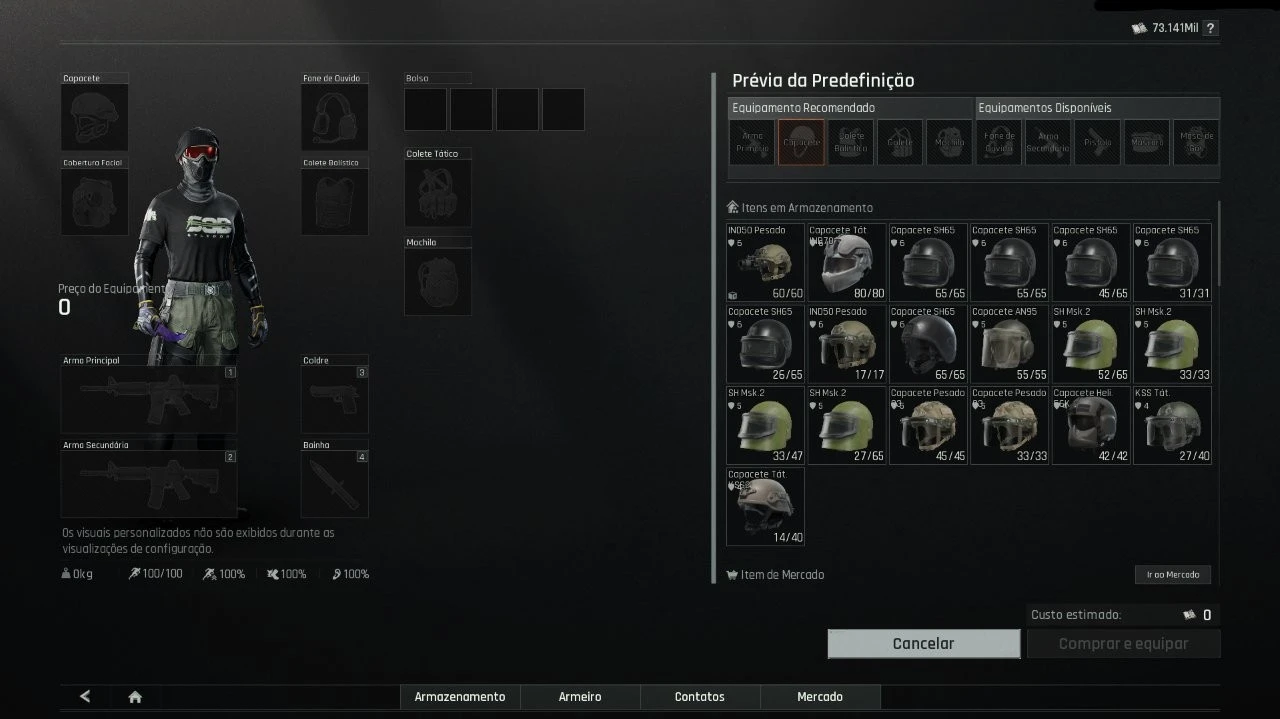This screenshot has height=719, width=1280.
Task: Return to the home screen icon
Action: tap(135, 697)
